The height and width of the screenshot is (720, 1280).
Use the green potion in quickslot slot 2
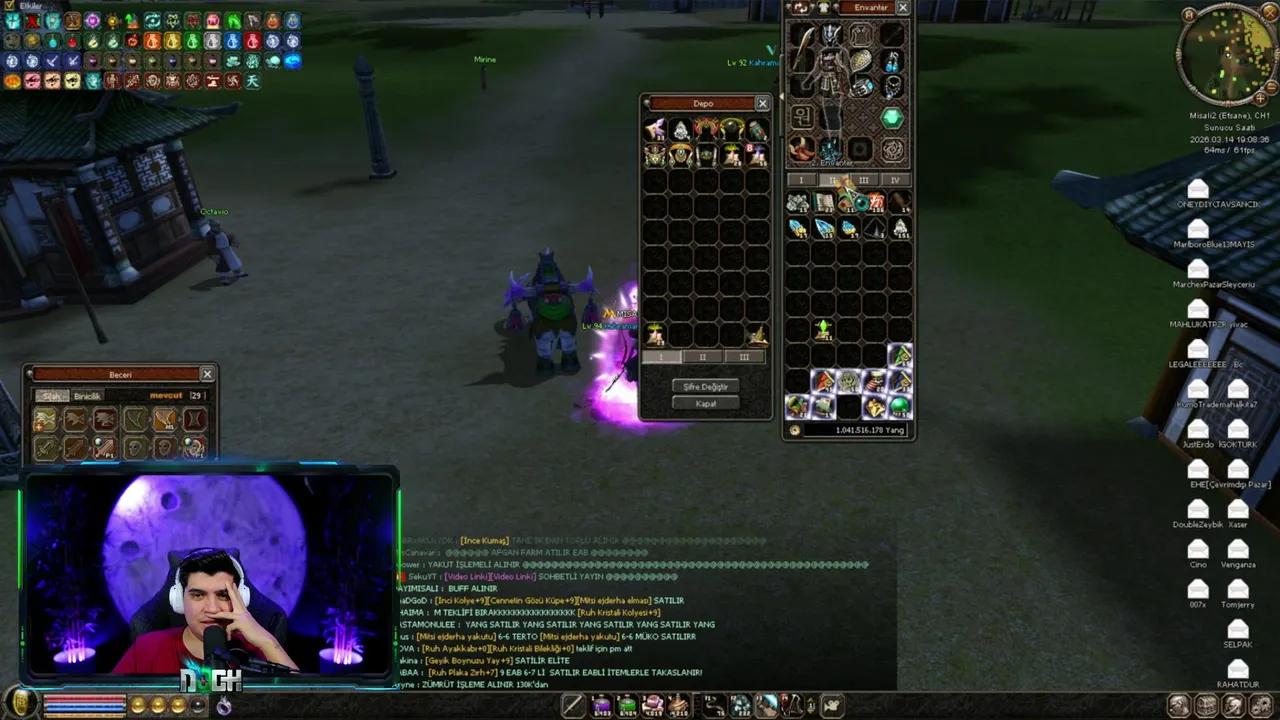625,705
